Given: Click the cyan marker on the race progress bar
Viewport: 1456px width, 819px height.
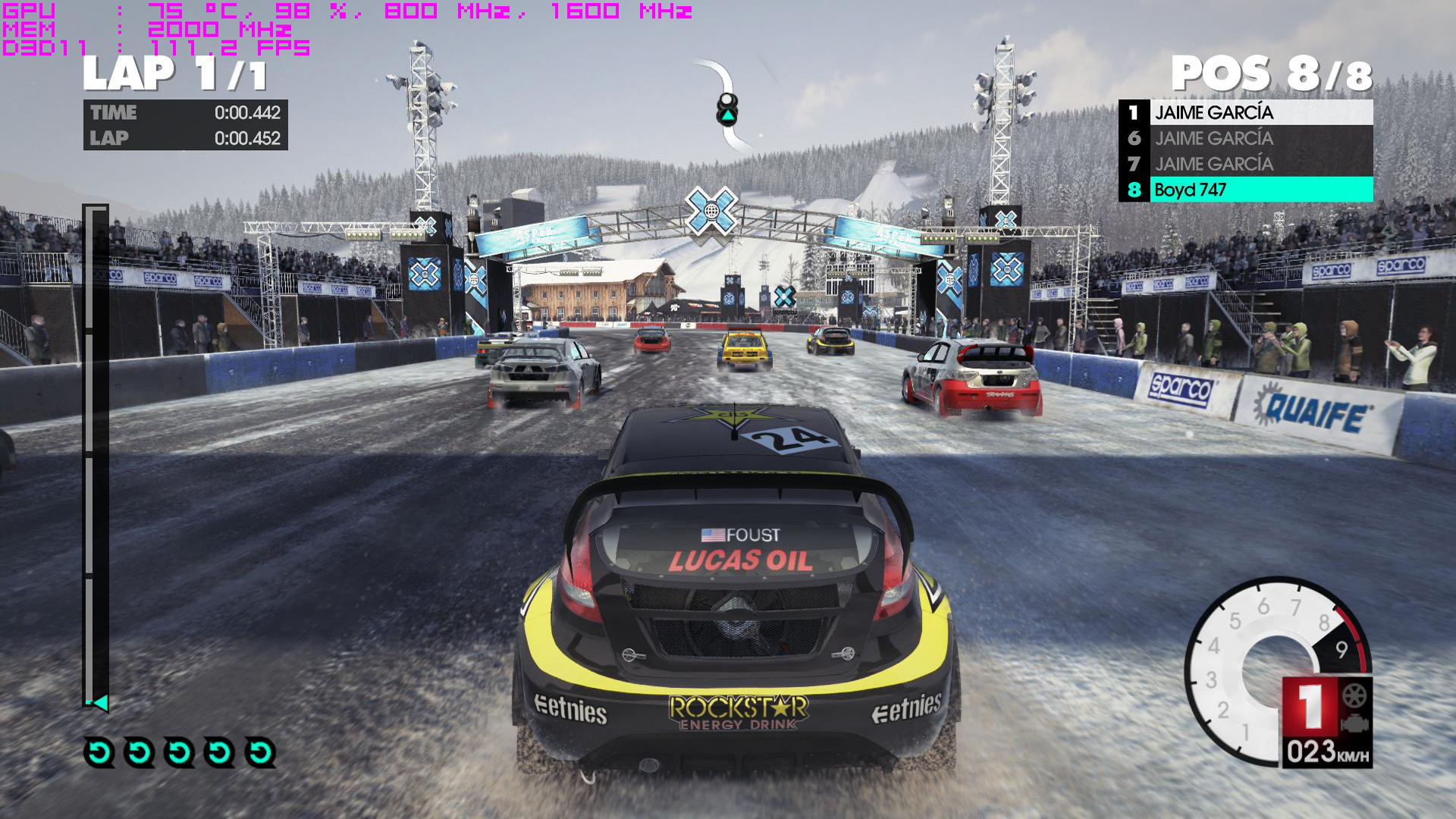Looking at the screenshot, I should (99, 703).
